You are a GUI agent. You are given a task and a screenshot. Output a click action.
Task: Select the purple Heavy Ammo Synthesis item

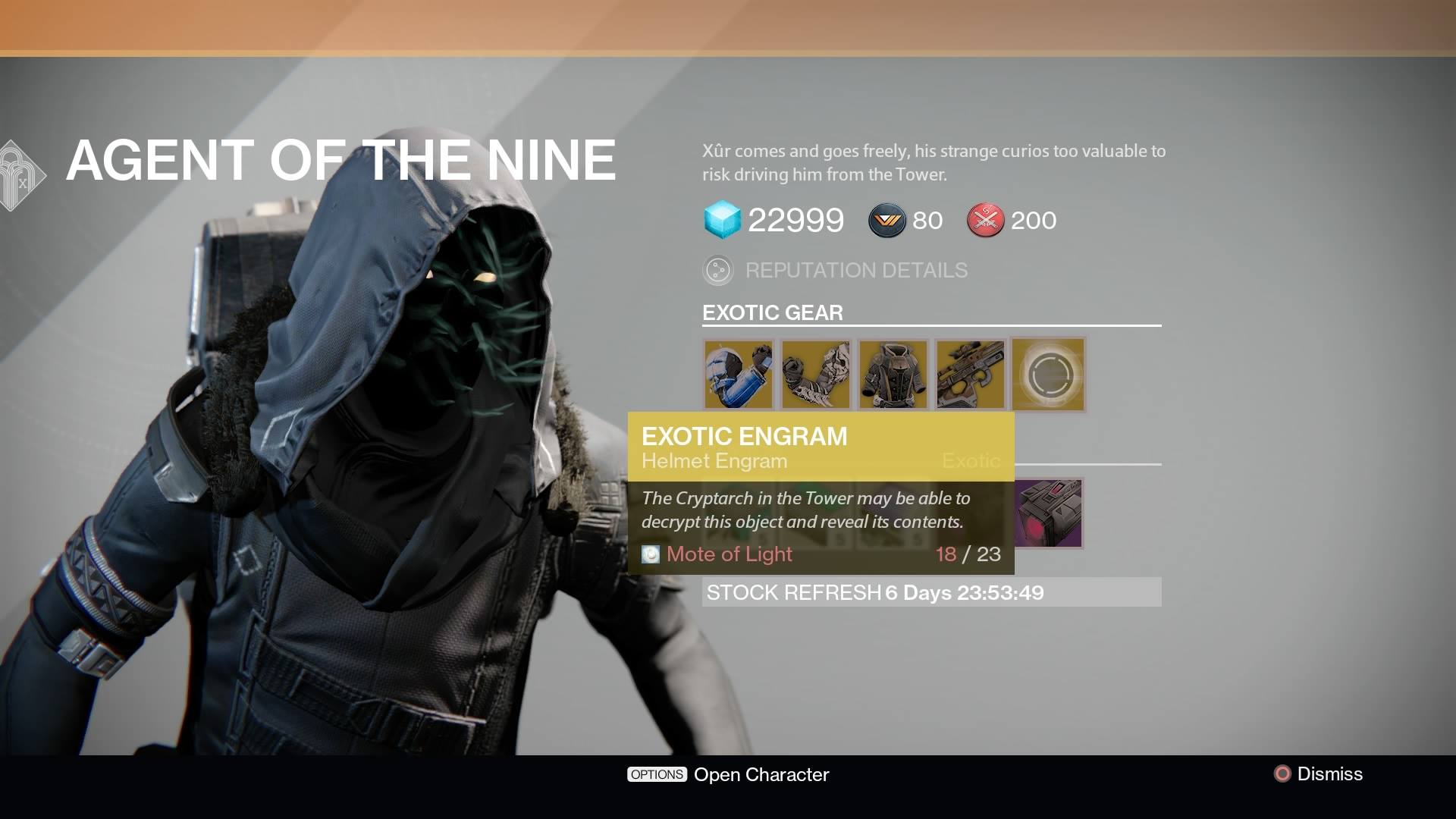tap(1048, 513)
